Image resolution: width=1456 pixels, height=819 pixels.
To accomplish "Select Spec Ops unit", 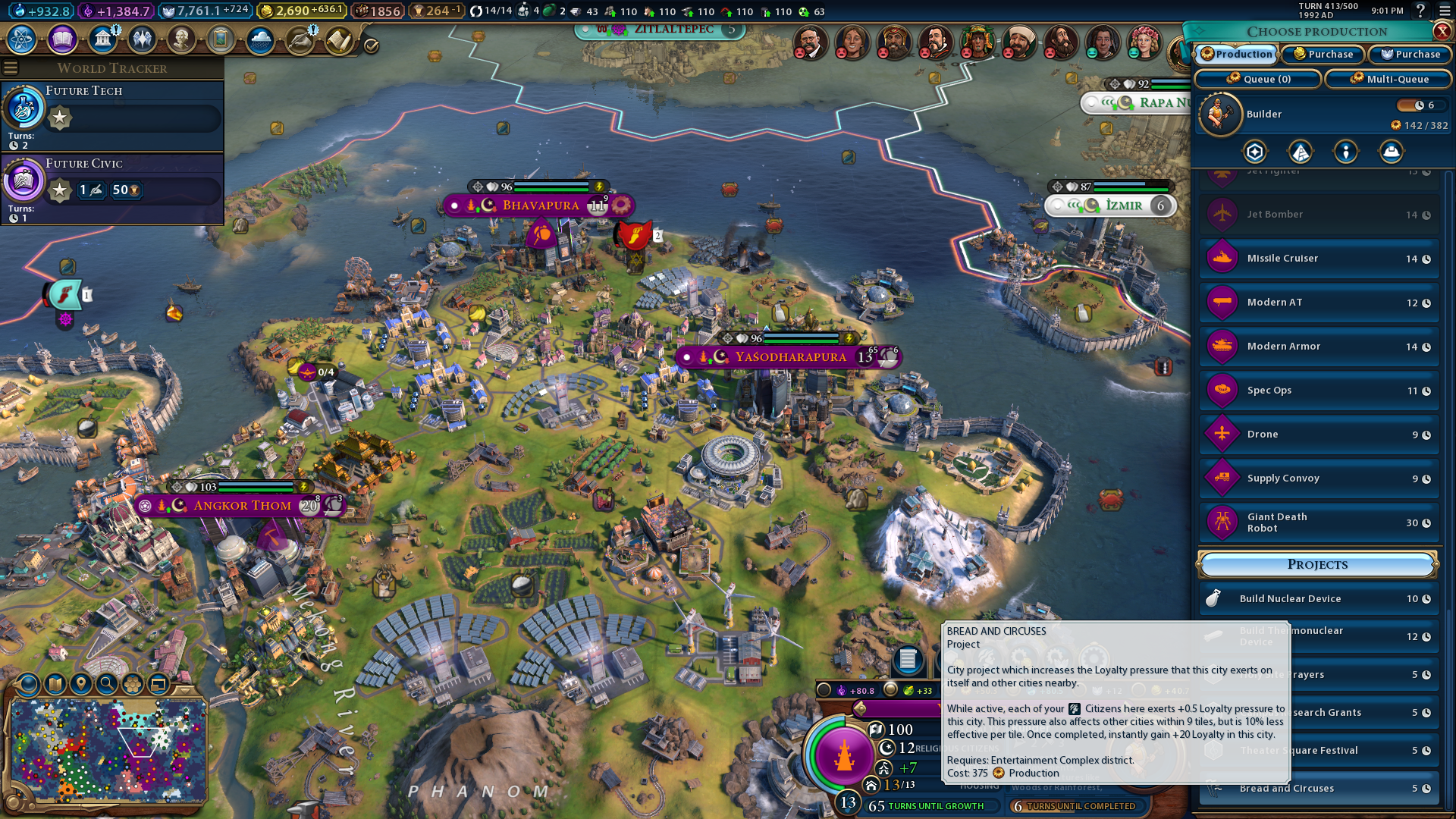I will [1319, 391].
